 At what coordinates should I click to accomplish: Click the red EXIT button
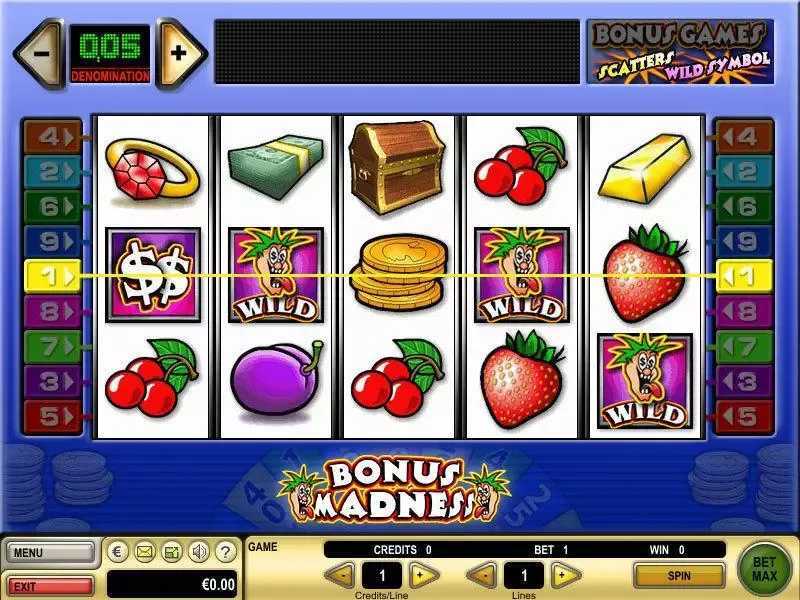tap(48, 584)
